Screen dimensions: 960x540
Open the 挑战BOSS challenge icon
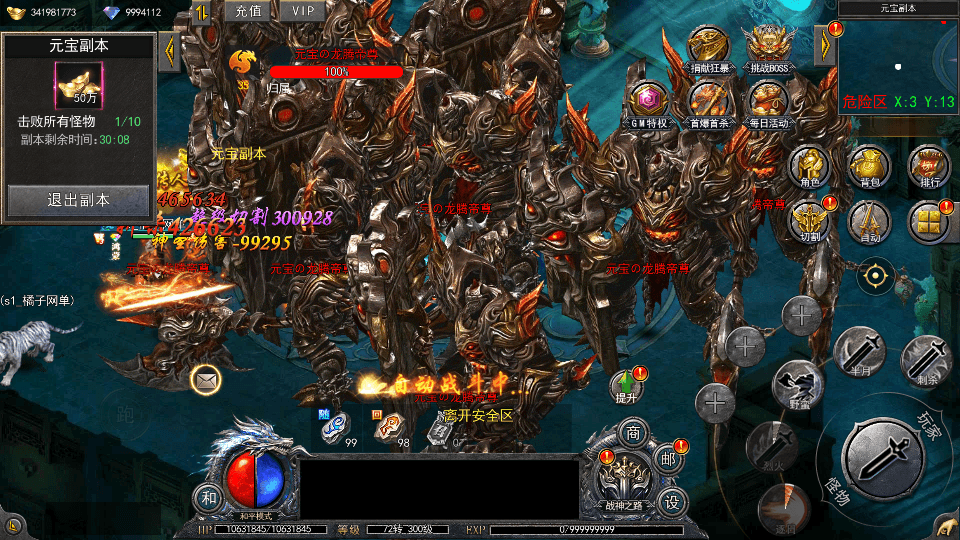(x=766, y=47)
